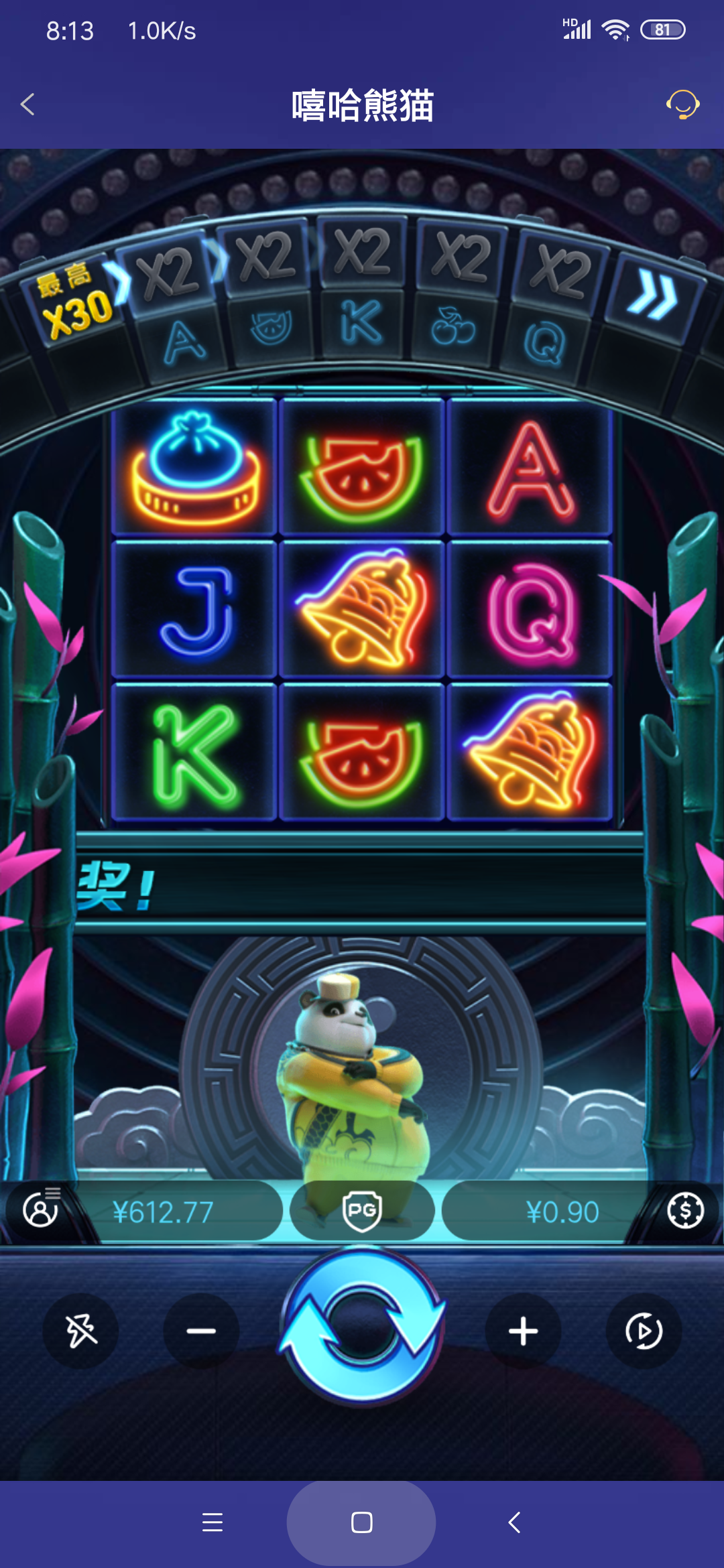Tap the Android back navigation arrow
Image resolution: width=724 pixels, height=1568 pixels.
coord(514,1522)
